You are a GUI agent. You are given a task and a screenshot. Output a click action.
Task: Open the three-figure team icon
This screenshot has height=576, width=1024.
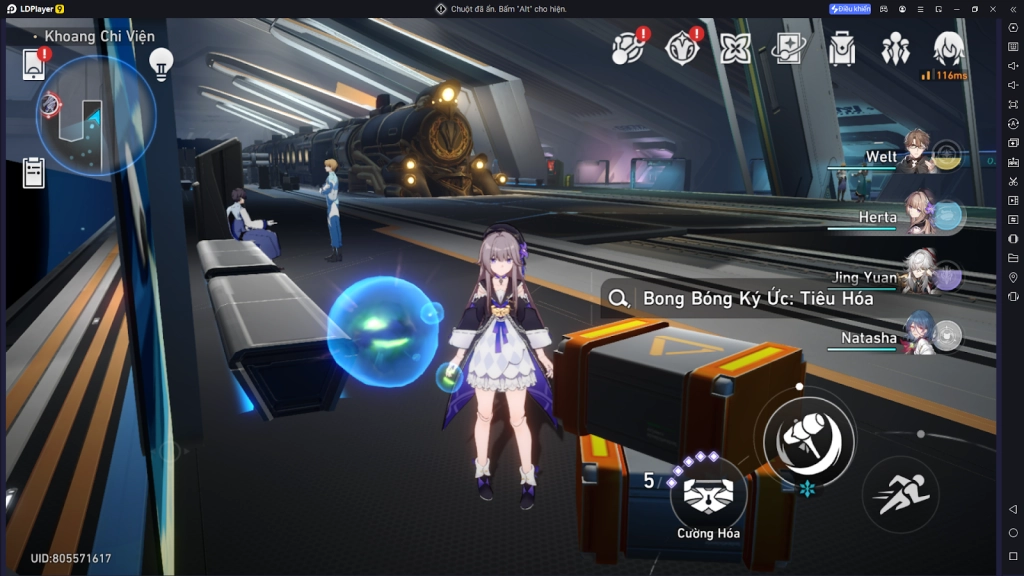pyautogui.click(x=895, y=48)
